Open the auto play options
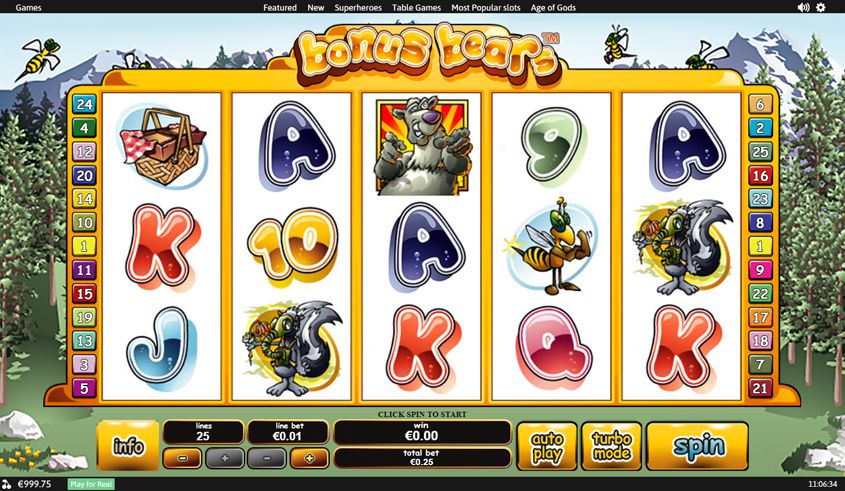 [547, 446]
